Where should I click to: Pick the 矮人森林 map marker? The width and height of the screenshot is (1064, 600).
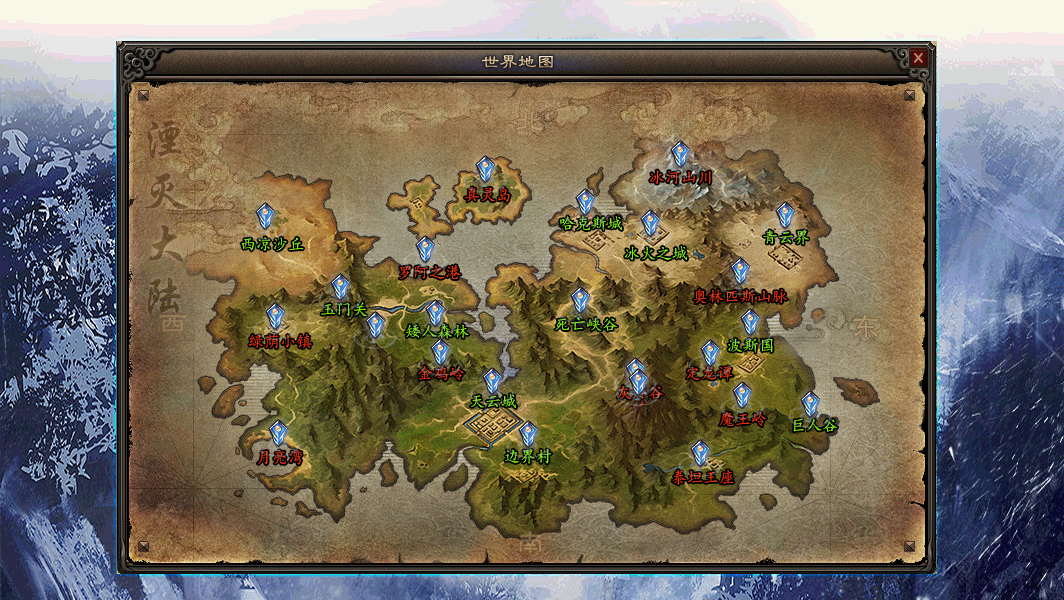436,313
